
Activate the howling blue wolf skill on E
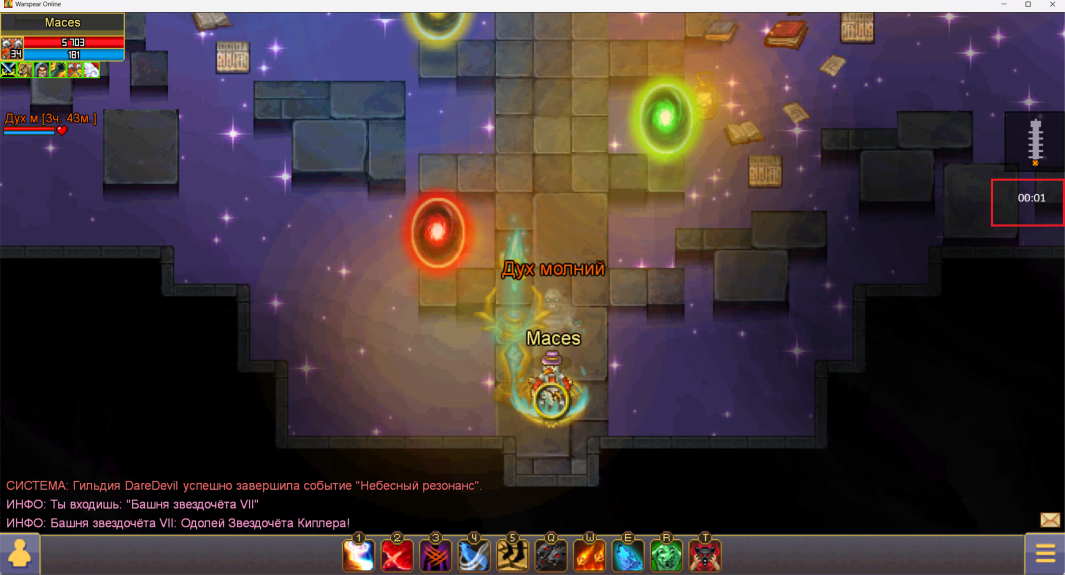[628, 555]
